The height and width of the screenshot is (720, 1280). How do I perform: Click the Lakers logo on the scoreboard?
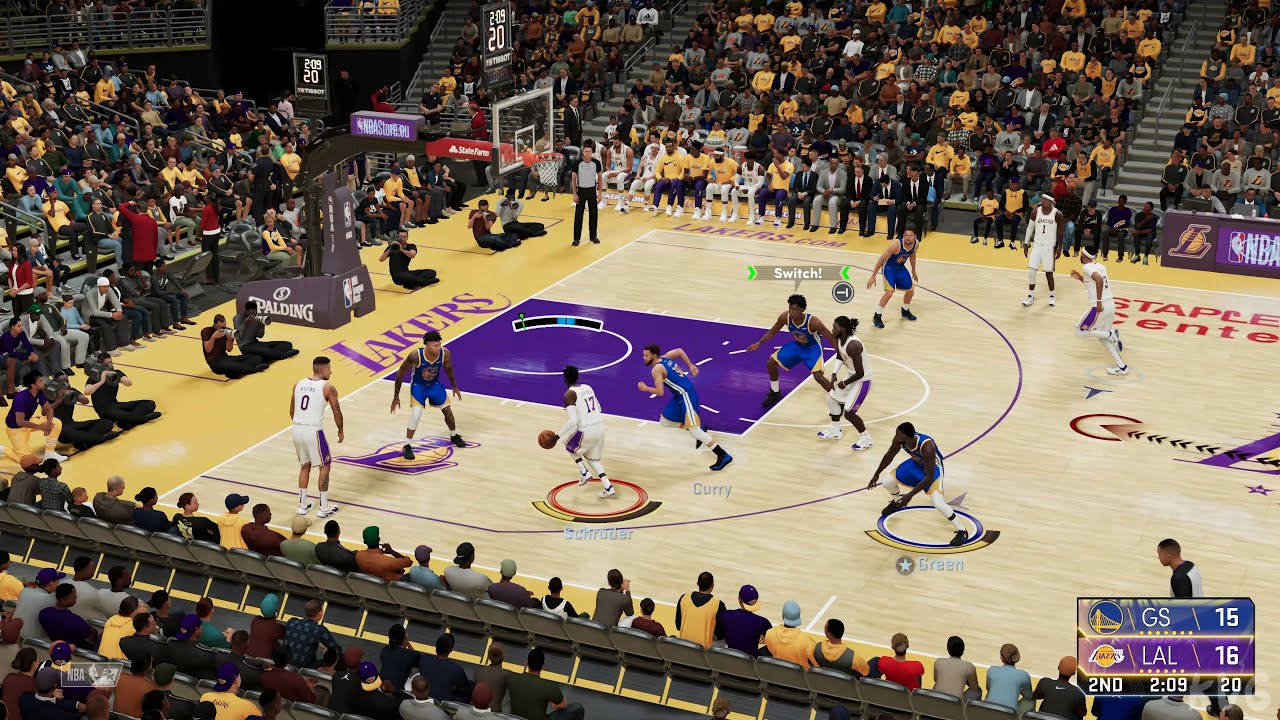pos(1105,656)
